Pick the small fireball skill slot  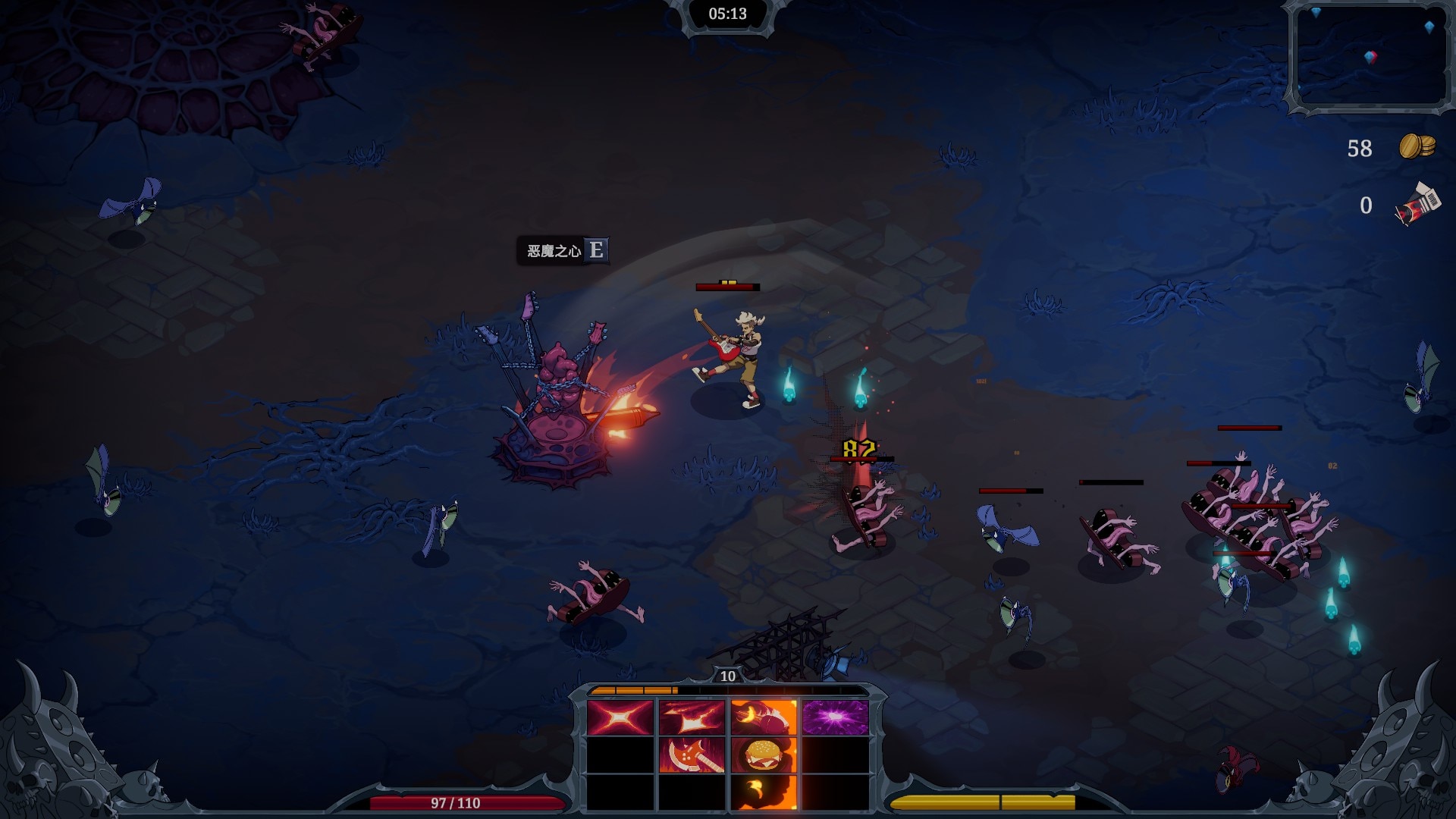(x=763, y=792)
